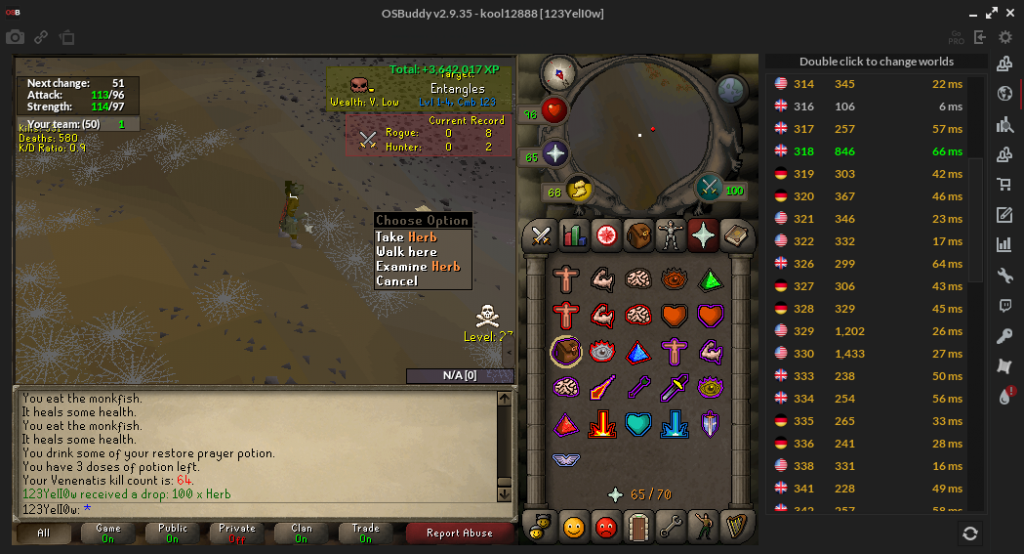The width and height of the screenshot is (1024, 554).
Task: Switch chat to the All tab
Action: pos(44,533)
